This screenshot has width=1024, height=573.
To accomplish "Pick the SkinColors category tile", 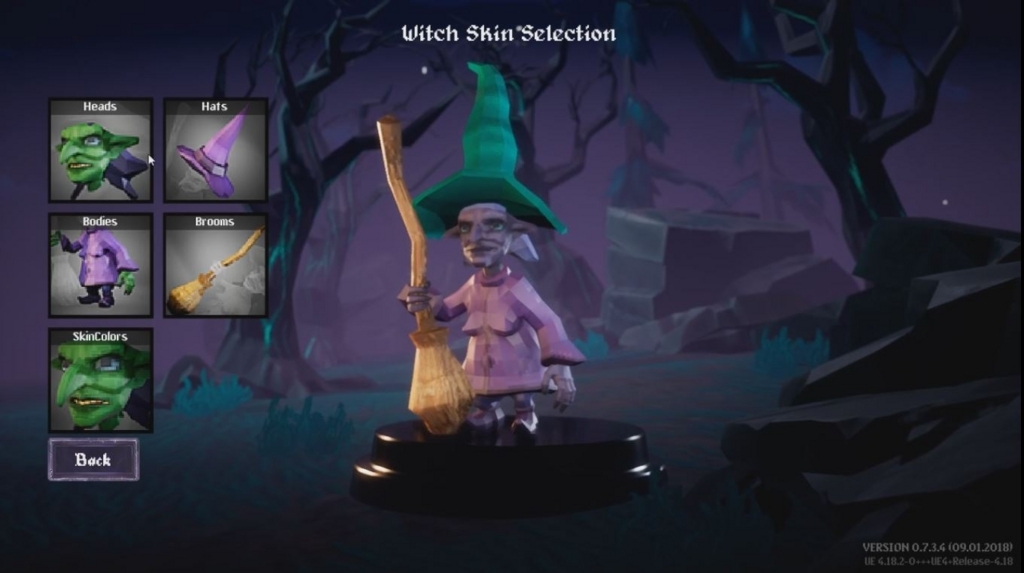I will point(101,380).
